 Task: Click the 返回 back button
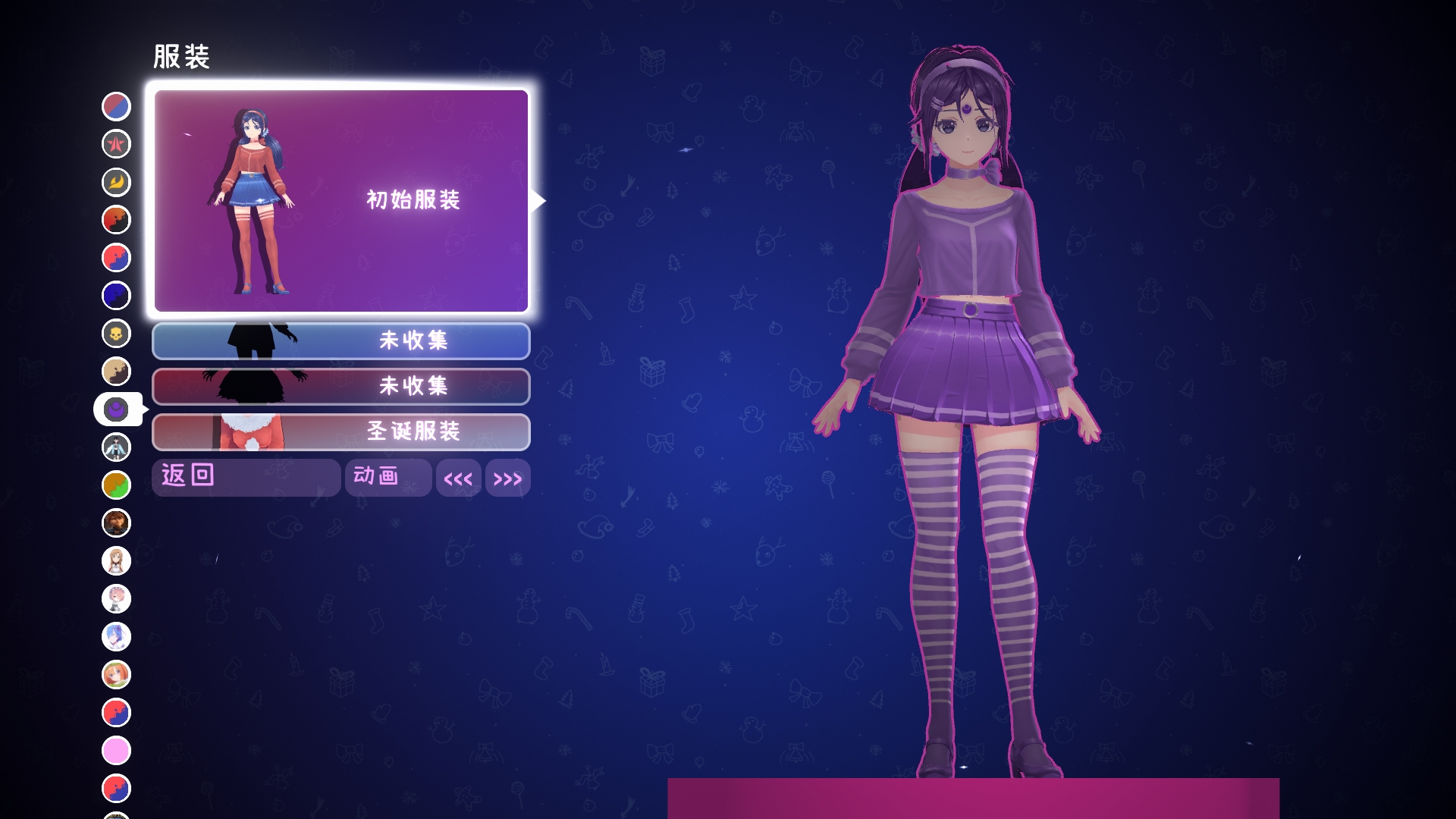click(246, 477)
